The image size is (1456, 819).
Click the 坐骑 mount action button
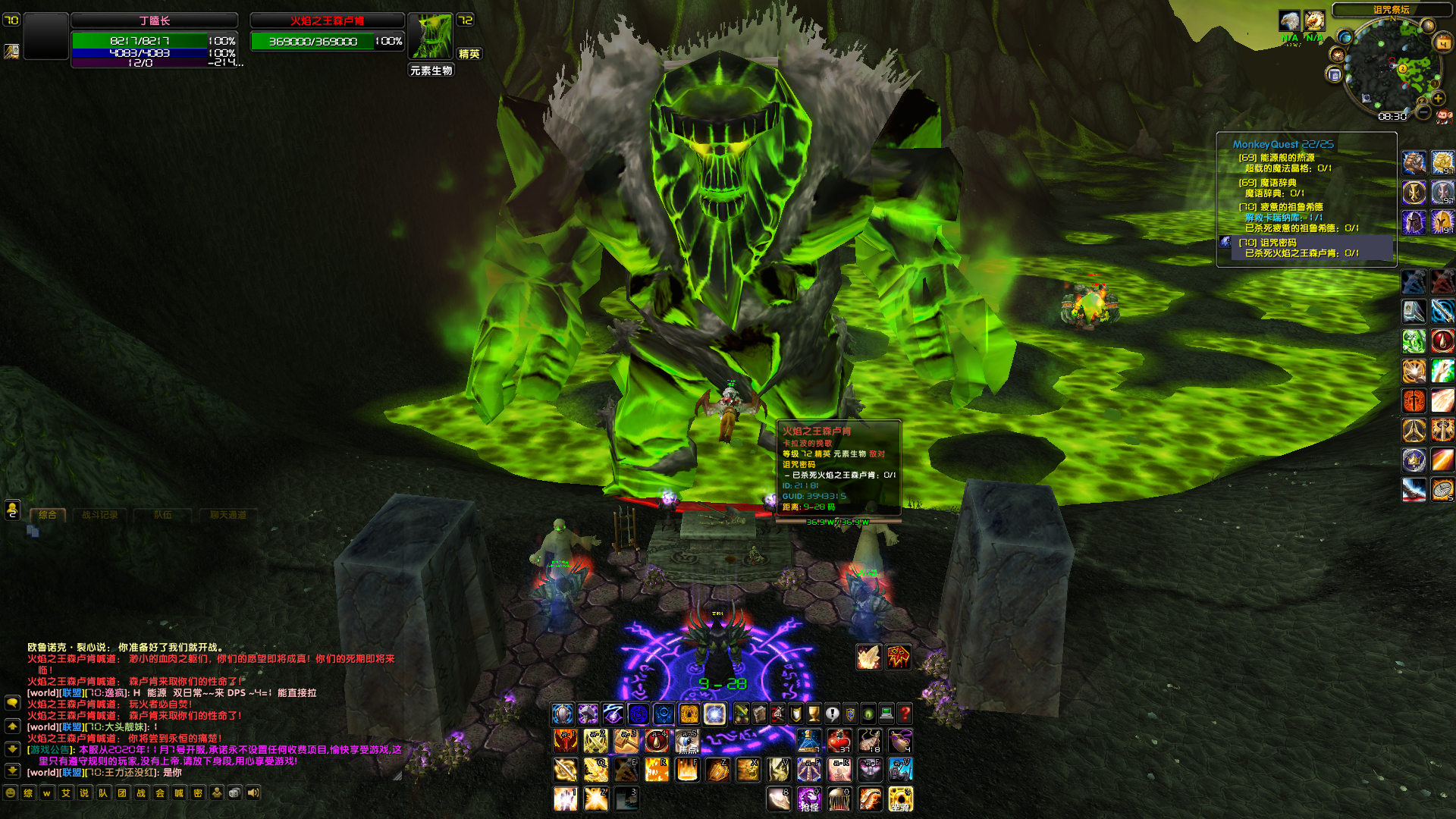pos(902,800)
